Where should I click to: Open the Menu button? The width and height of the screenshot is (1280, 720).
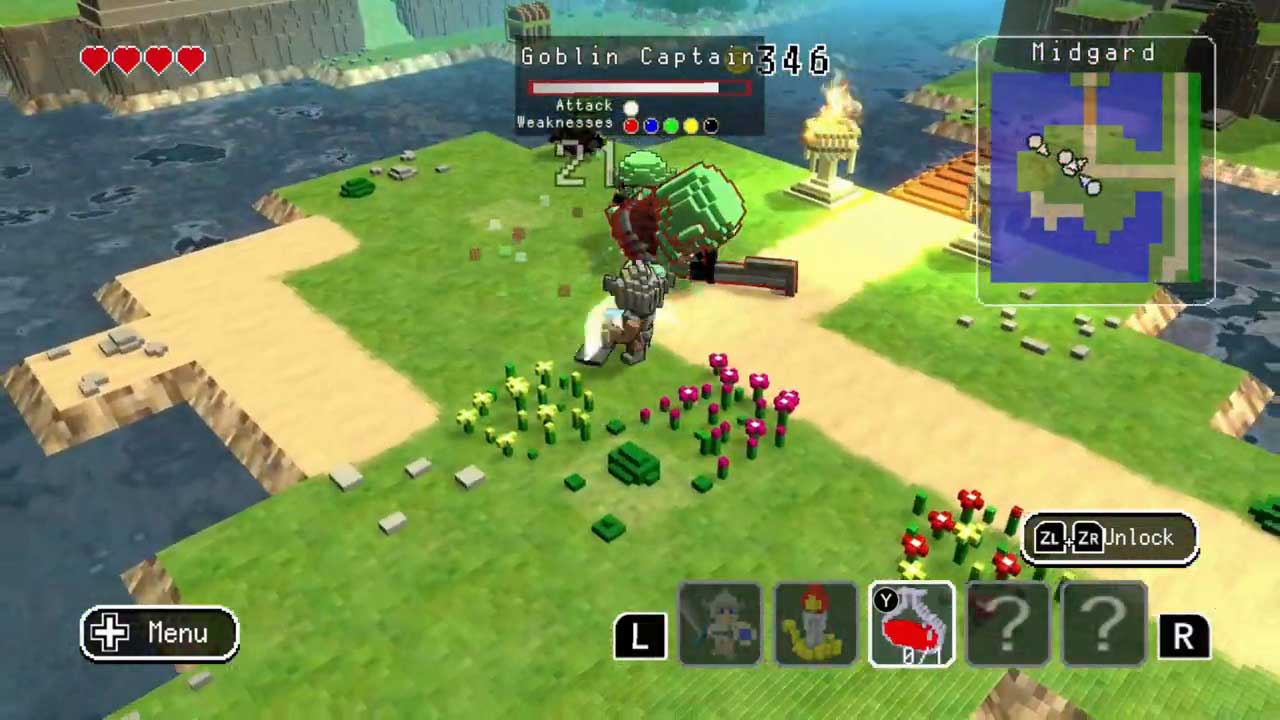160,633
